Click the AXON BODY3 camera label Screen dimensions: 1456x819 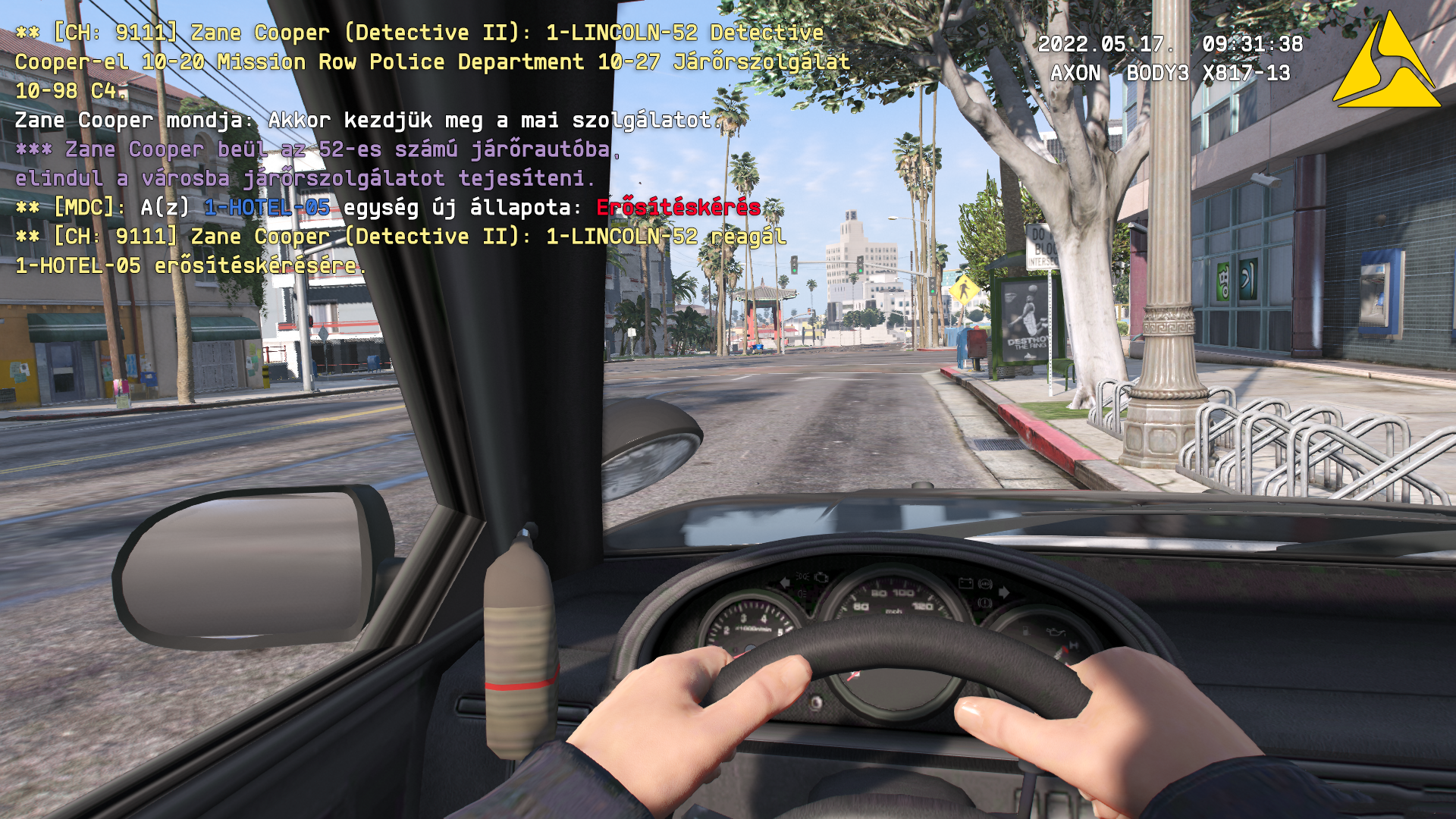1172,74
